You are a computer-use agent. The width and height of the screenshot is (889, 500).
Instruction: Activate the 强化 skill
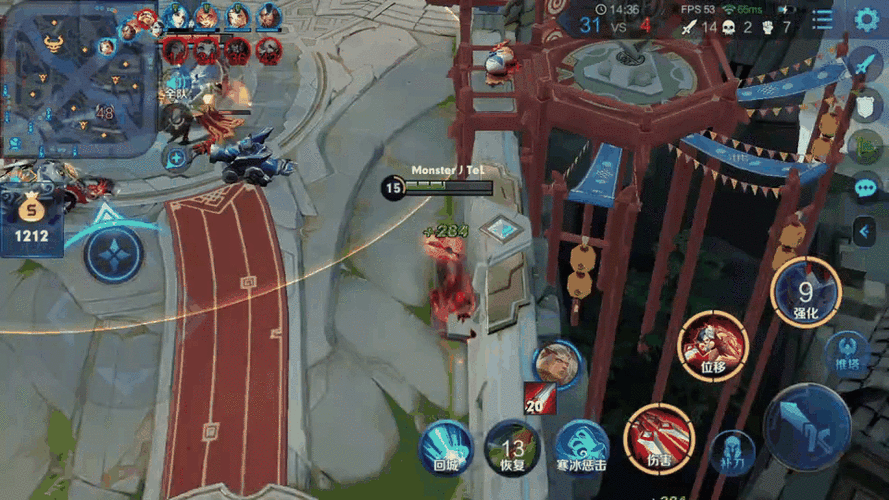pos(806,292)
